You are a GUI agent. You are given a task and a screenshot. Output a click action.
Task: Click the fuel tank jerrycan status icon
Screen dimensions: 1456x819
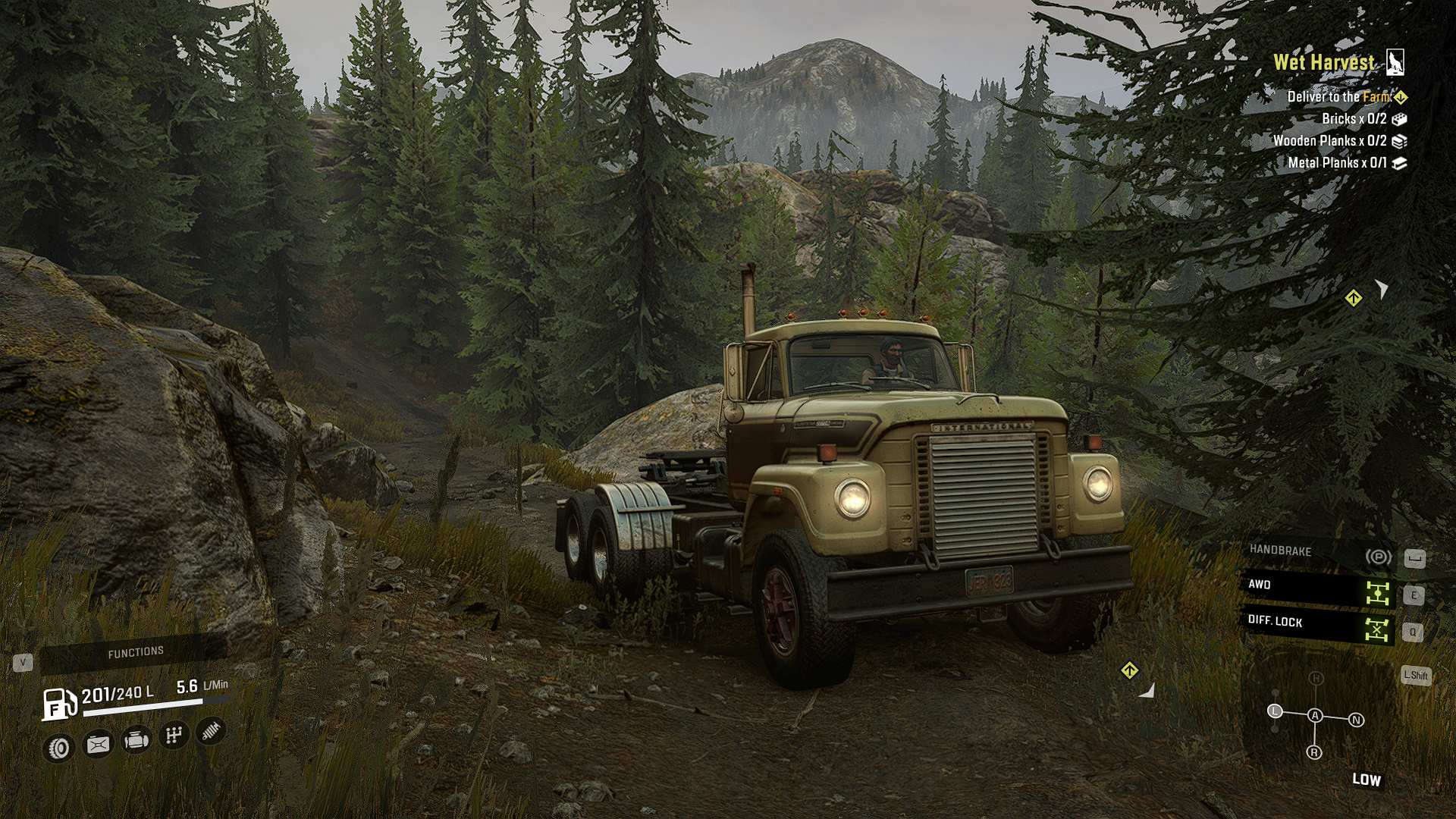tap(98, 745)
